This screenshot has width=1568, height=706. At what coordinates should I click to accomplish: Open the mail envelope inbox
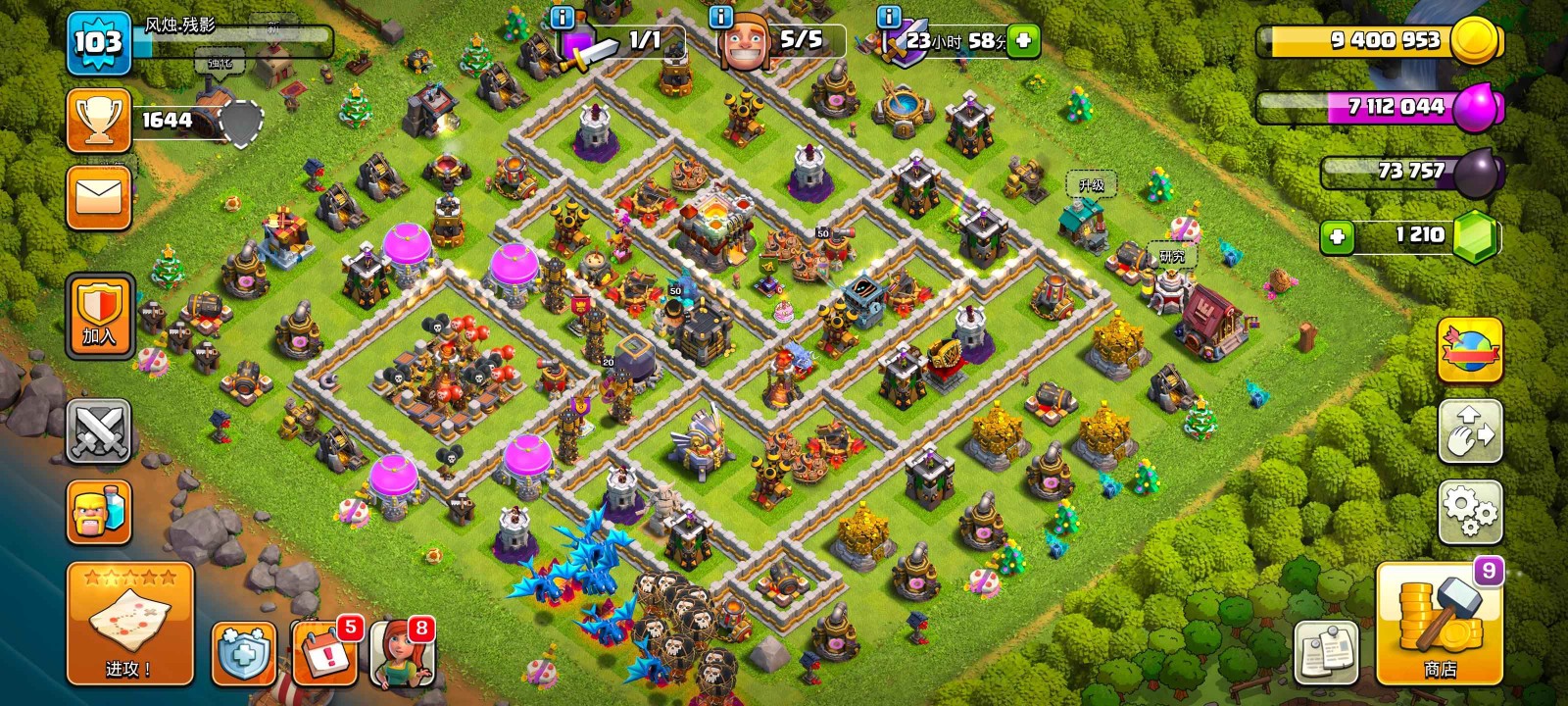(x=99, y=198)
